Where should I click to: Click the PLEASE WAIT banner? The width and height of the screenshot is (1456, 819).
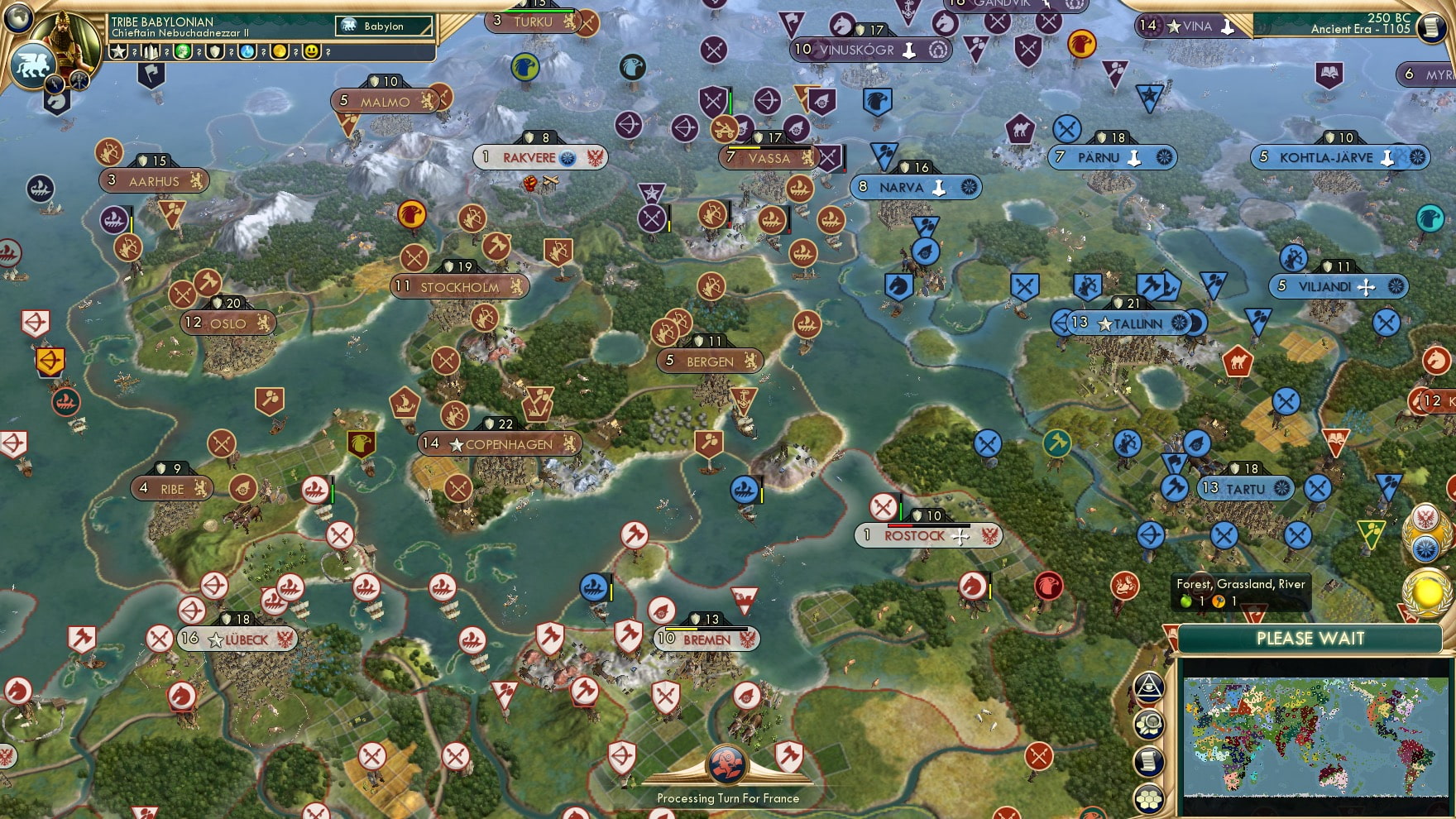(x=1310, y=639)
